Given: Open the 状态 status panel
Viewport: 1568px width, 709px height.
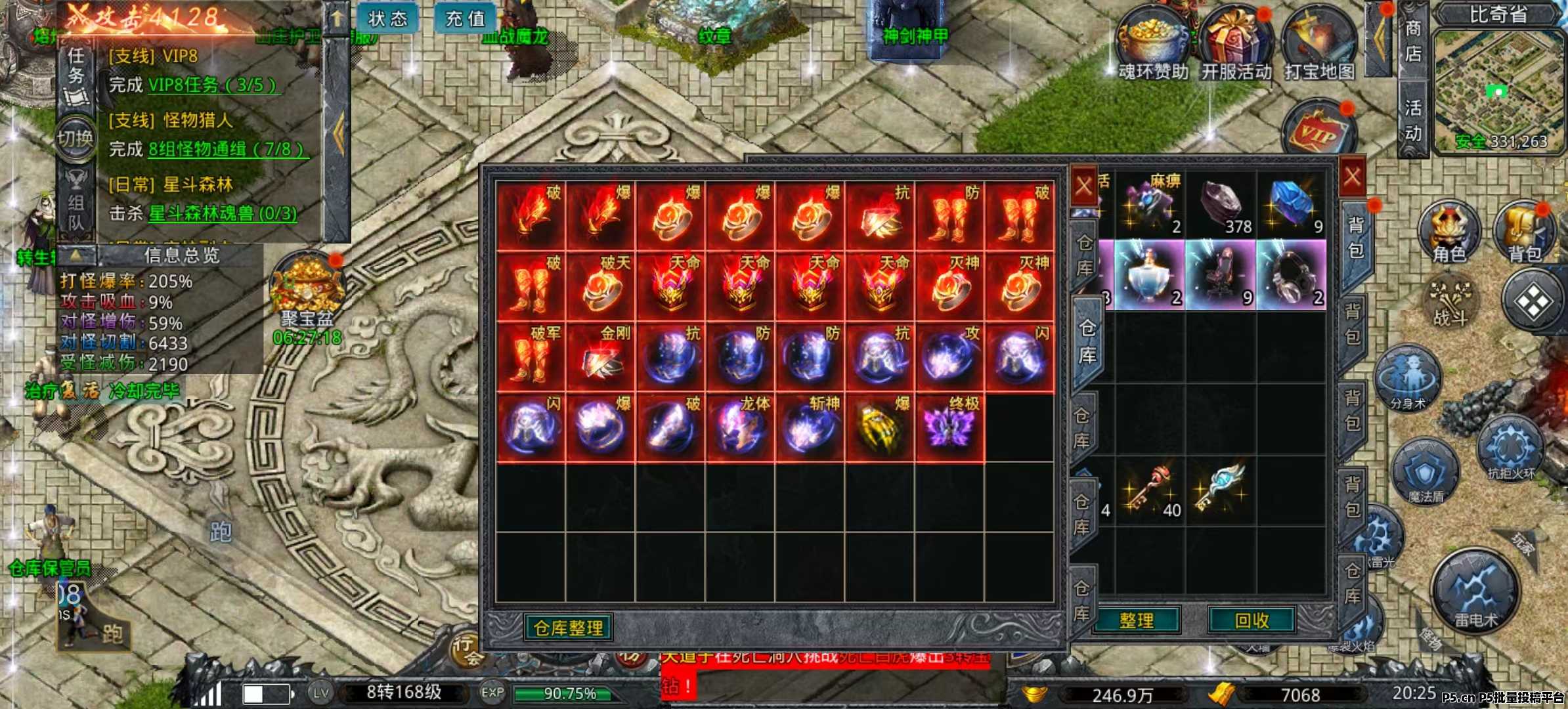Looking at the screenshot, I should pos(387,18).
